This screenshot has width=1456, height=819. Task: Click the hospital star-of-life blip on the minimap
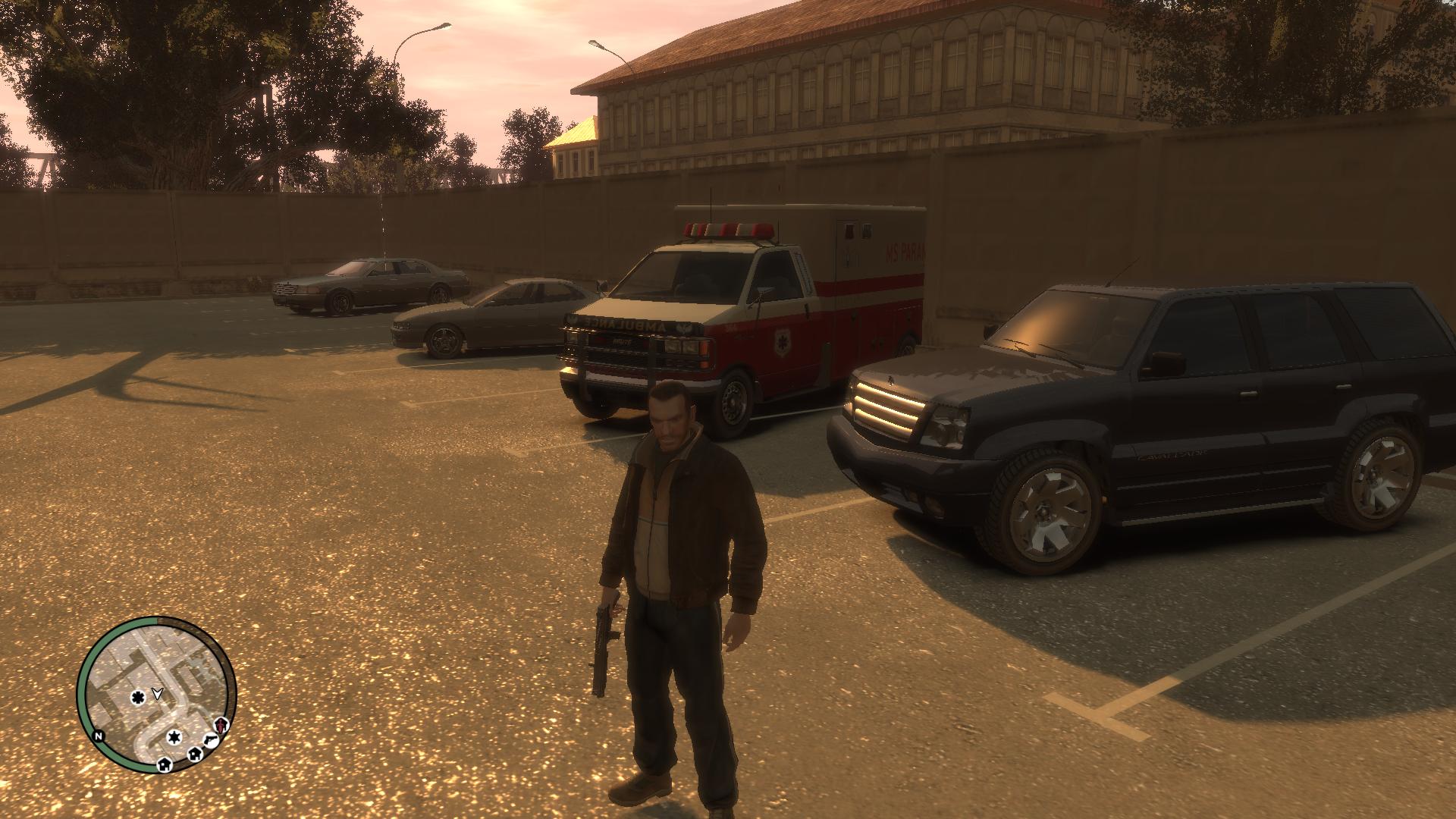(x=137, y=697)
